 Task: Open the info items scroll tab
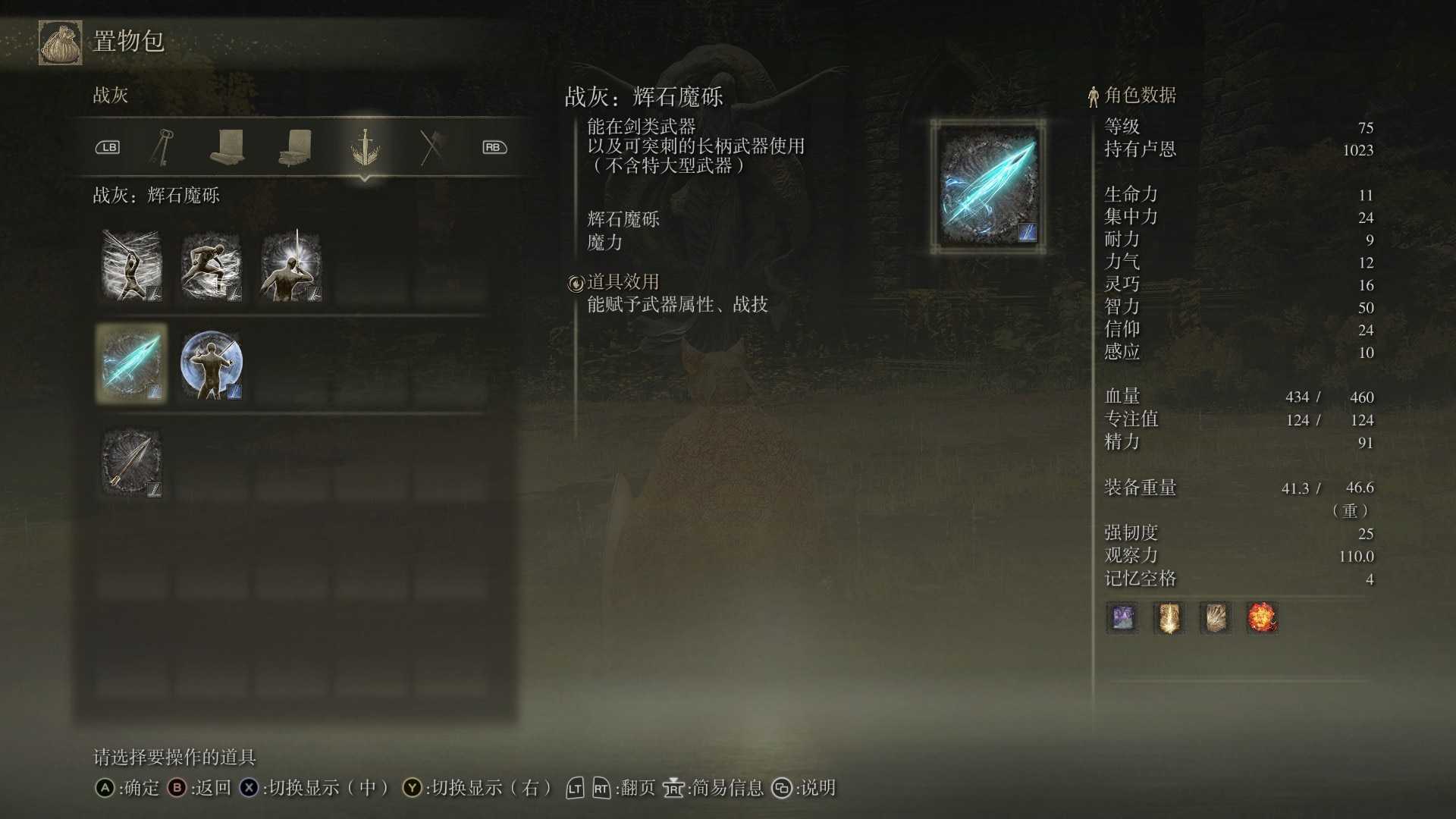tap(229, 146)
